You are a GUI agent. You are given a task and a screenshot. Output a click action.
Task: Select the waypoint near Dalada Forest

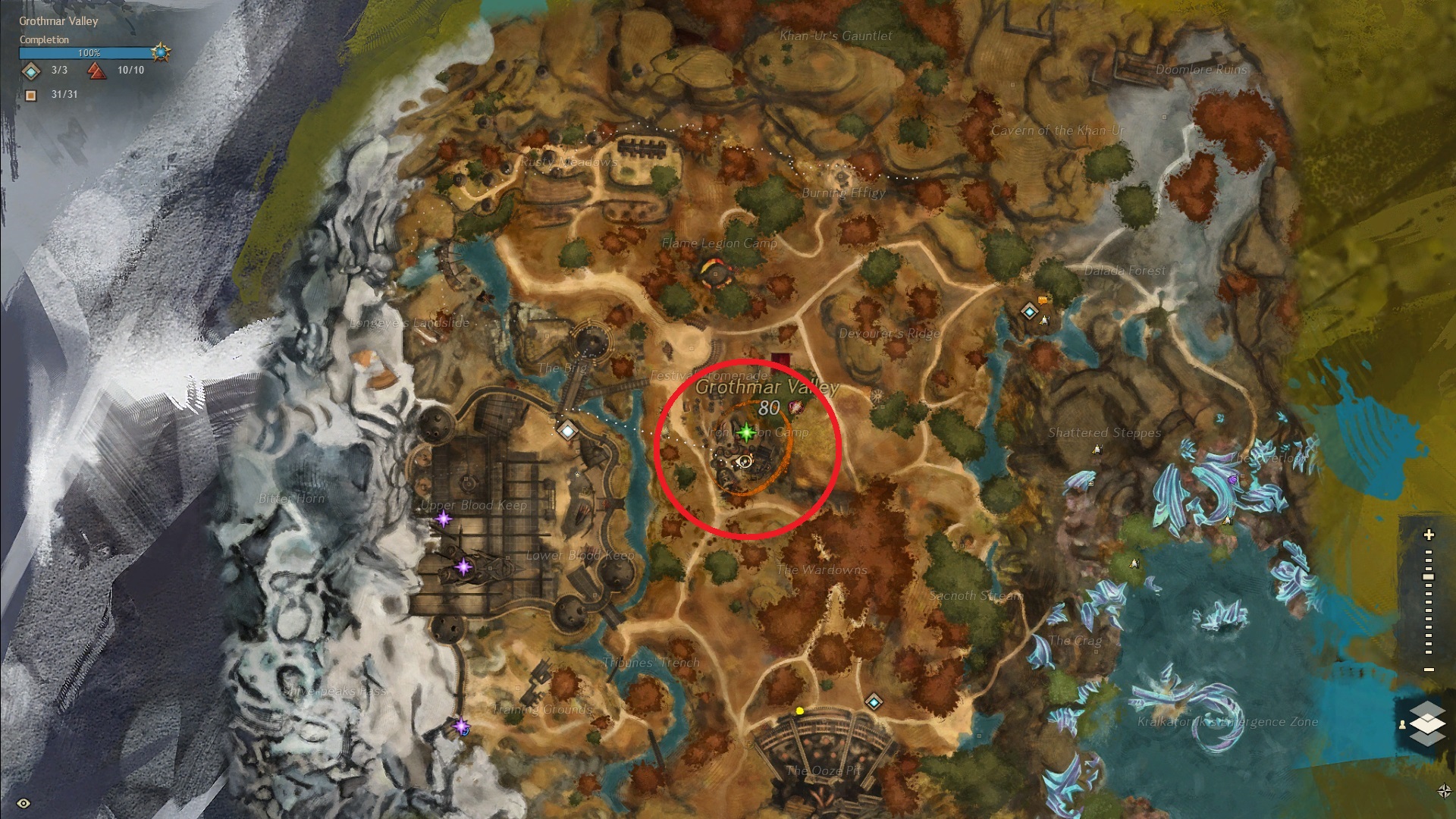pyautogui.click(x=1028, y=311)
